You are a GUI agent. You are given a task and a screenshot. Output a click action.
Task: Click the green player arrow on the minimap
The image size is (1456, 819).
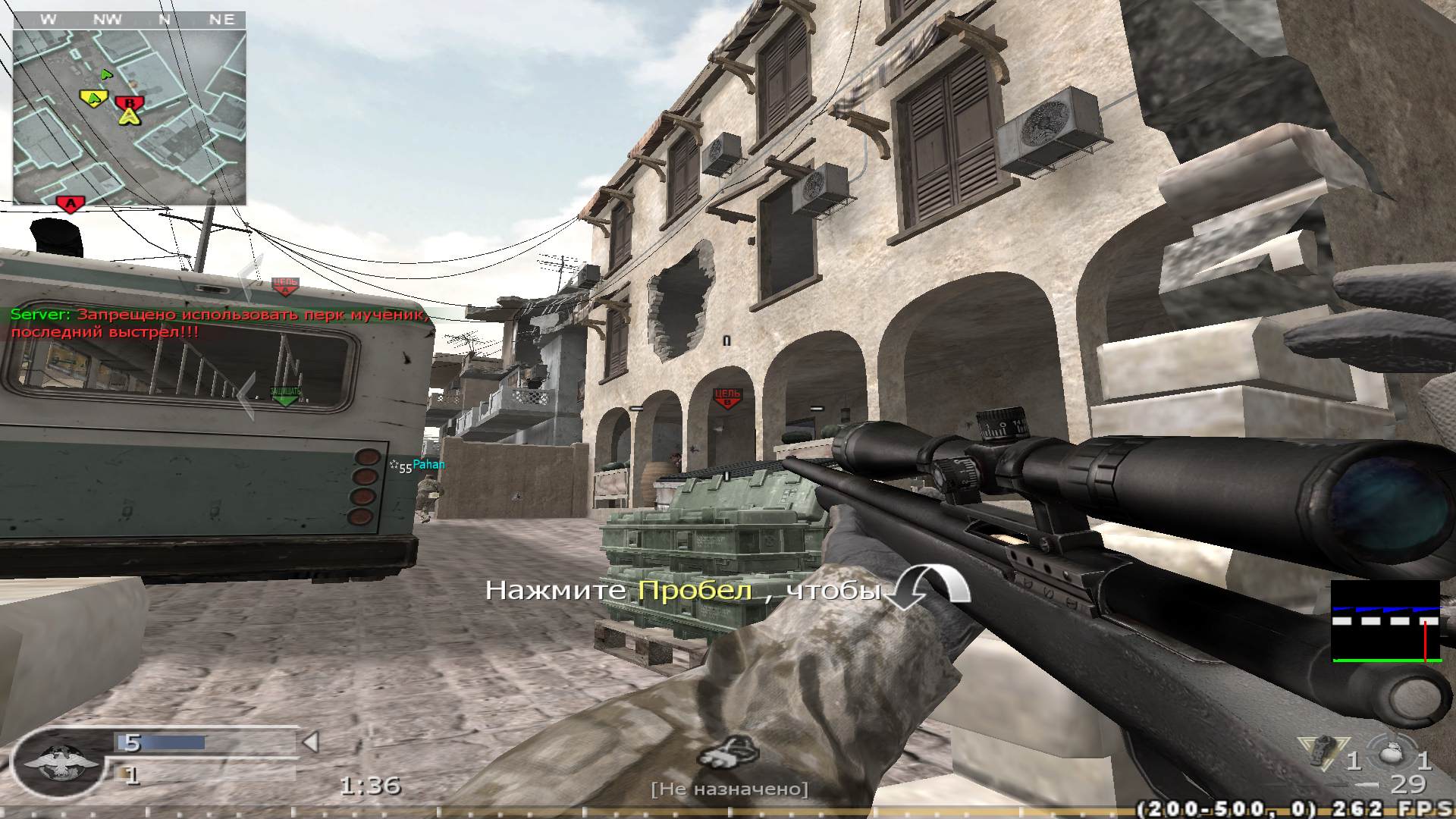tap(106, 76)
